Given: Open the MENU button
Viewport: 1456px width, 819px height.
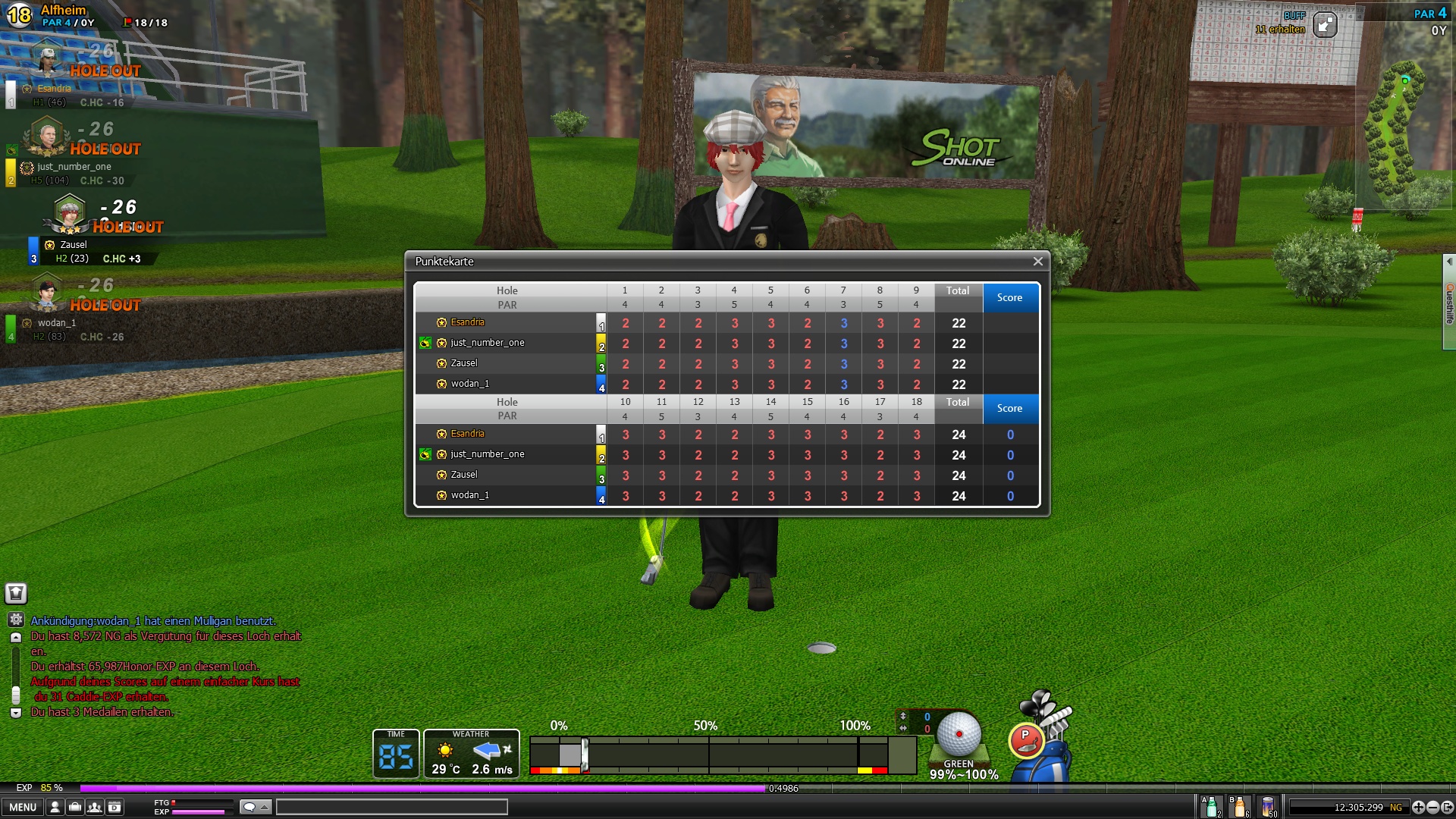Looking at the screenshot, I should [23, 807].
